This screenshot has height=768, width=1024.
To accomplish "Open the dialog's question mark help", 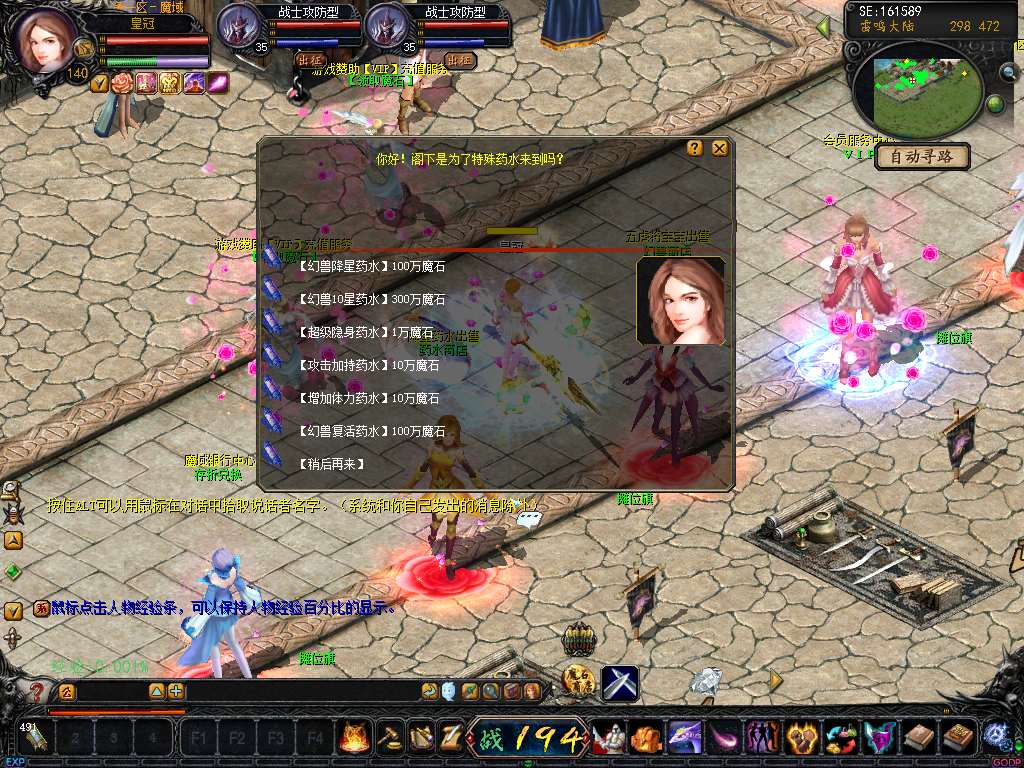I will (695, 148).
